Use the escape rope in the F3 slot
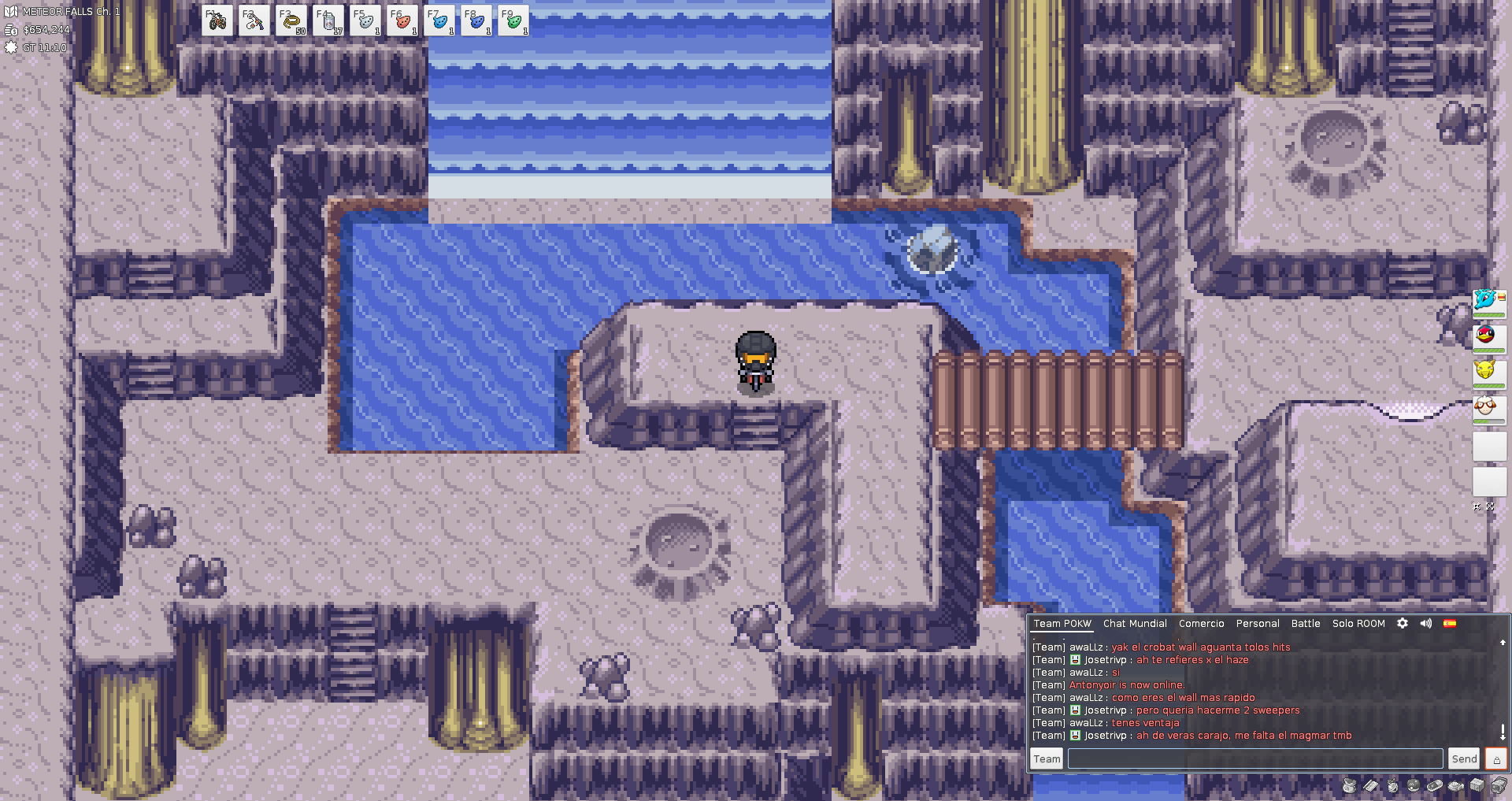Screen dimensions: 1512x801 291,21
